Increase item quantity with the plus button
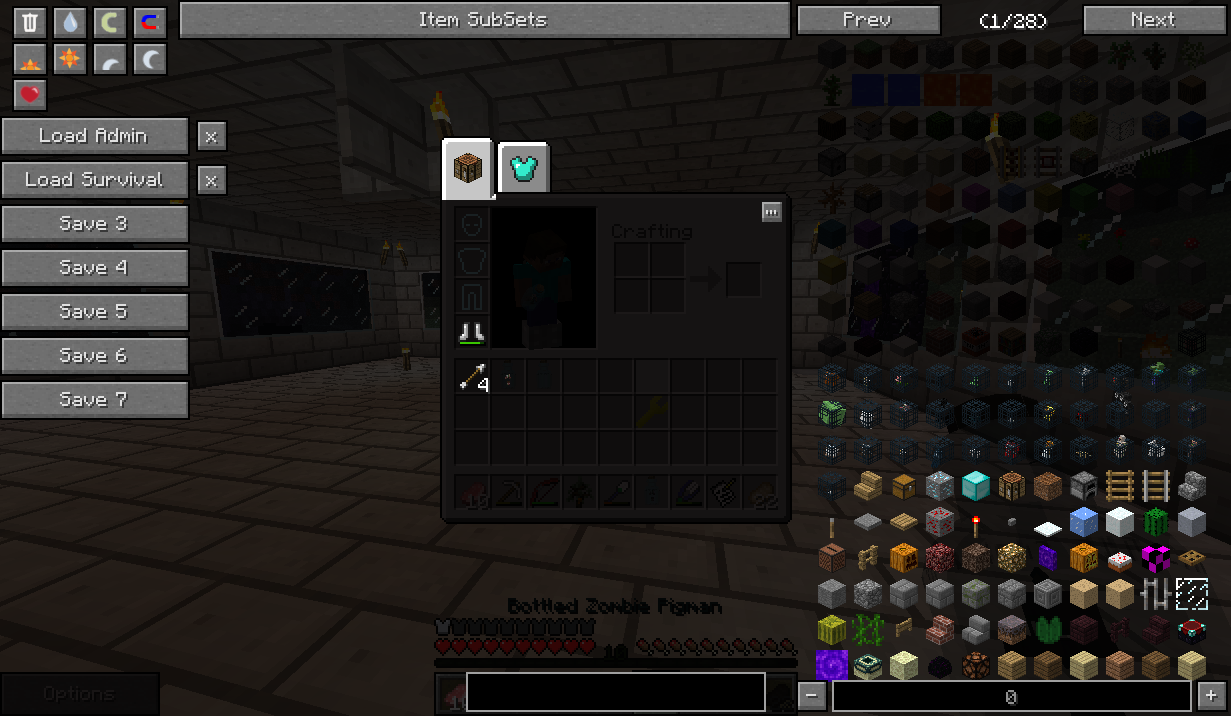The height and width of the screenshot is (716, 1231). [1211, 696]
